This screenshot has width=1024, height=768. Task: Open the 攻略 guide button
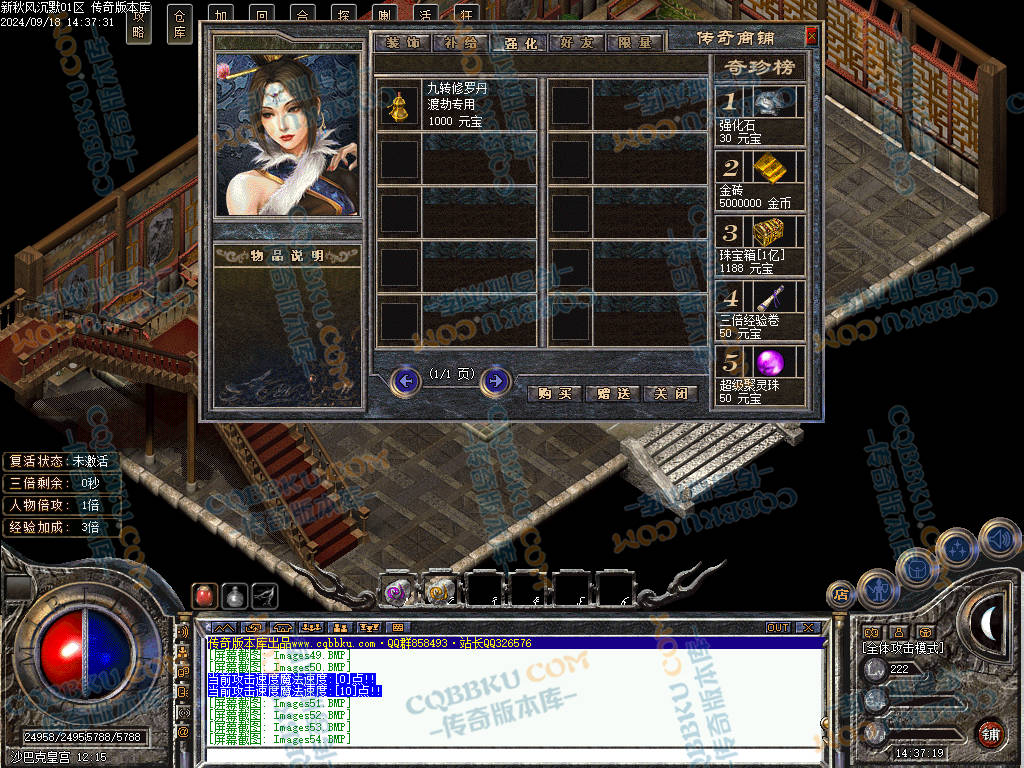point(139,22)
